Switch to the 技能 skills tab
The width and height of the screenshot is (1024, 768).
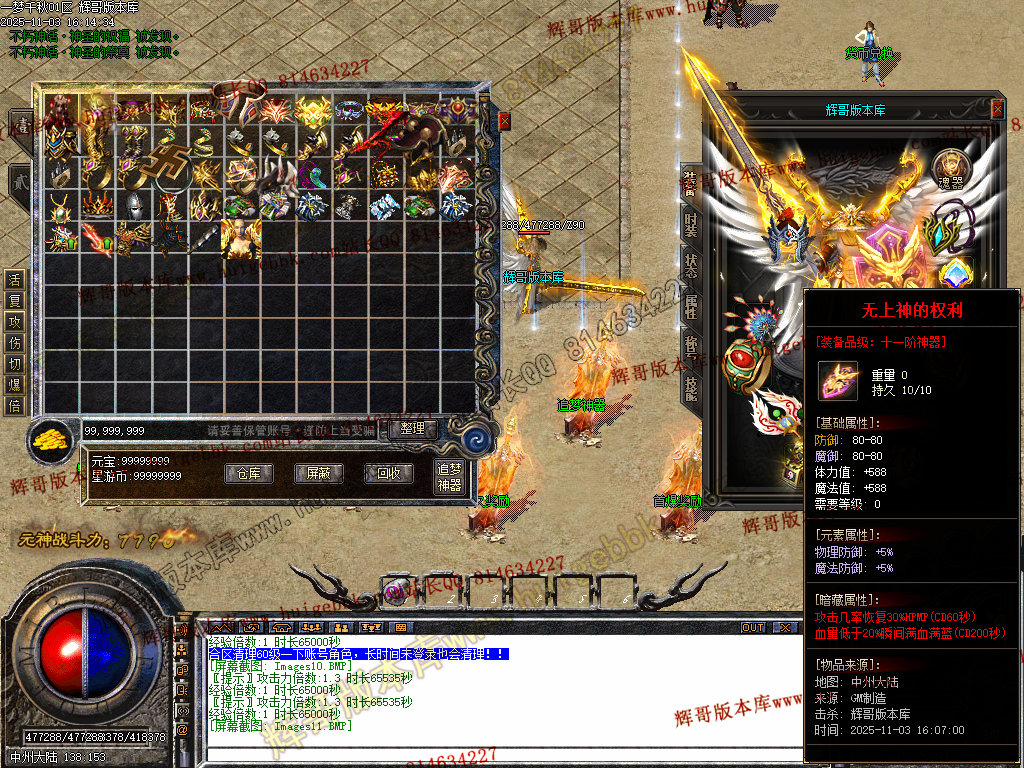click(x=691, y=386)
